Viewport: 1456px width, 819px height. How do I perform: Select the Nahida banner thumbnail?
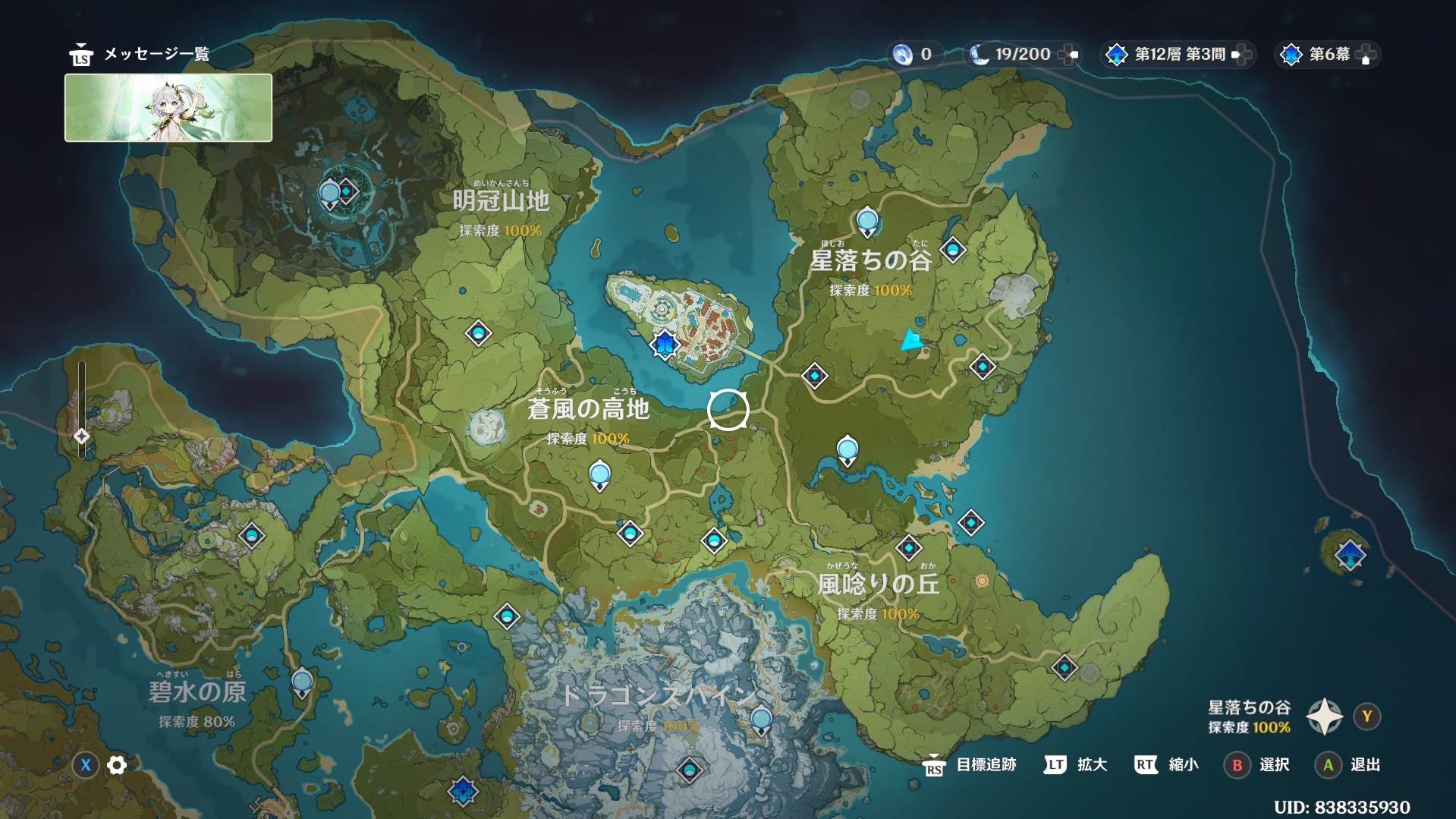pyautogui.click(x=168, y=108)
